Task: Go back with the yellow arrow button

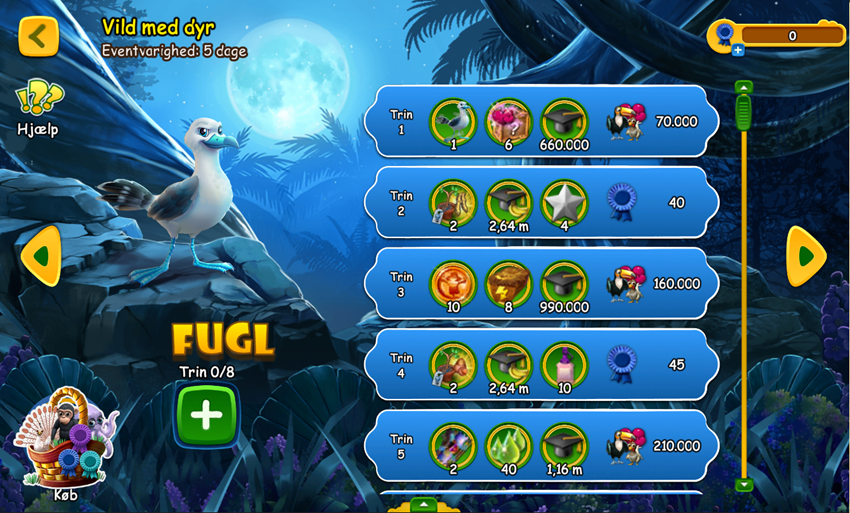Action: tap(38, 37)
